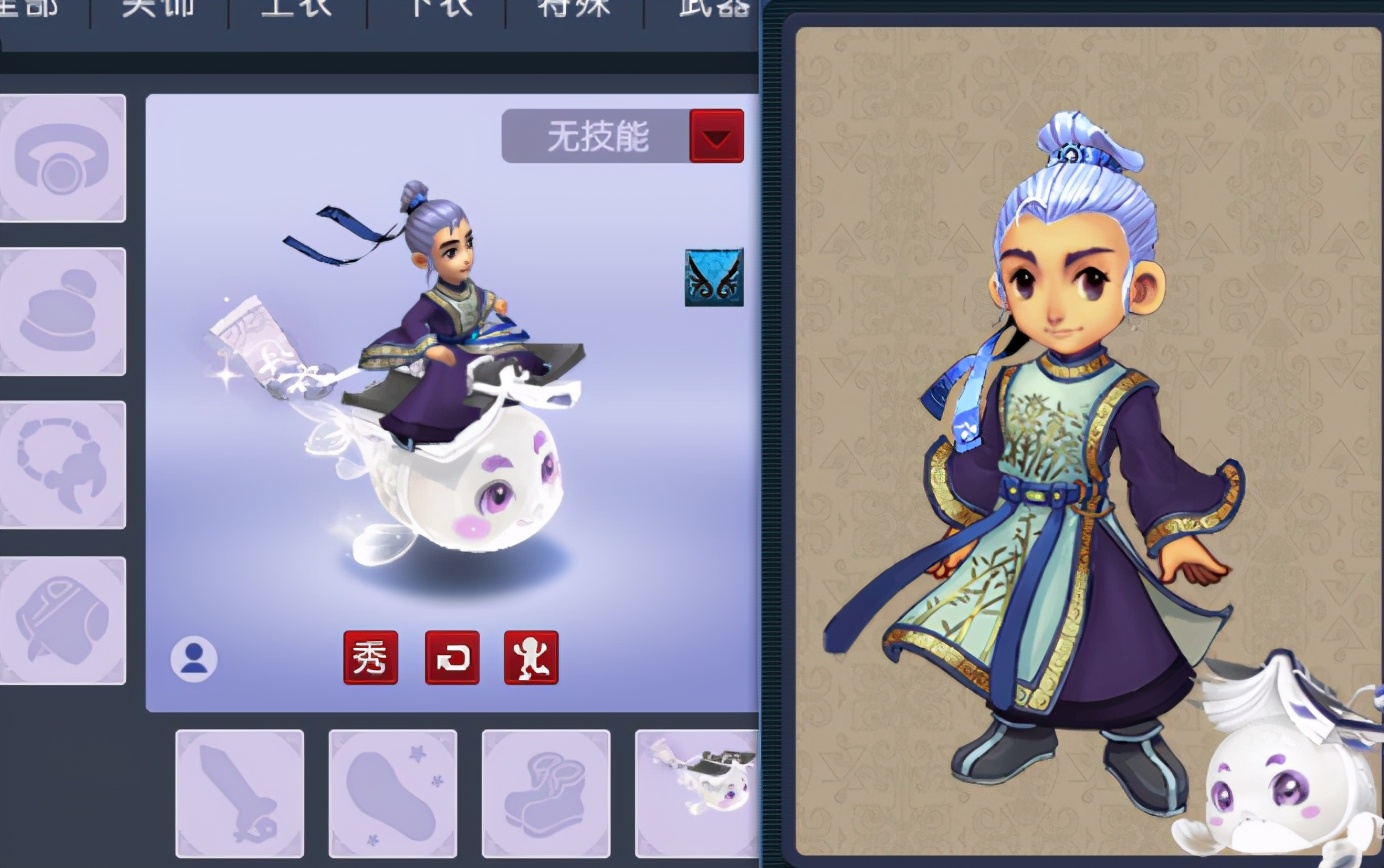Open the 特殊 special items tab
The width and height of the screenshot is (1384, 868).
tap(575, 8)
